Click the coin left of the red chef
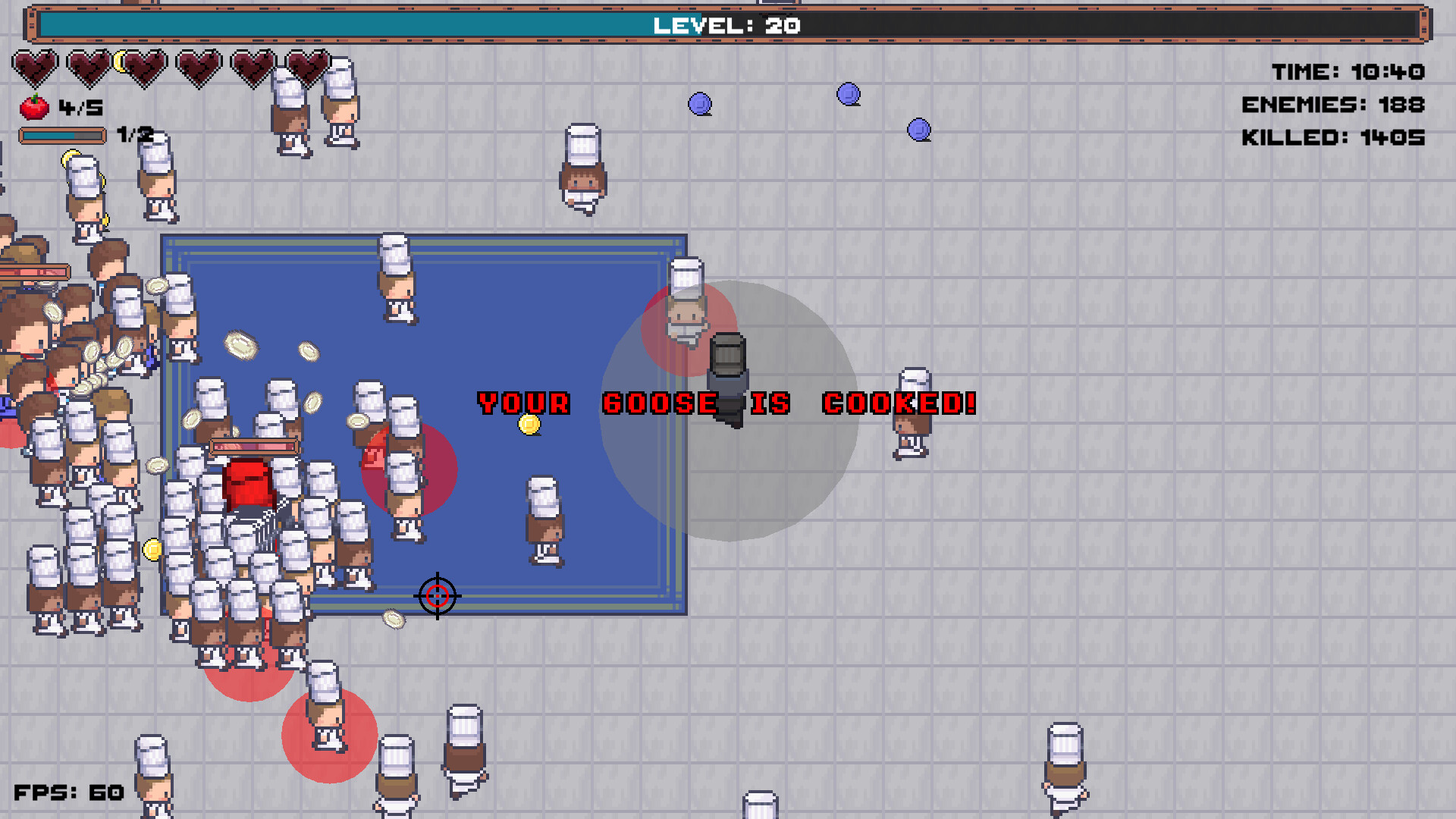 [154, 548]
